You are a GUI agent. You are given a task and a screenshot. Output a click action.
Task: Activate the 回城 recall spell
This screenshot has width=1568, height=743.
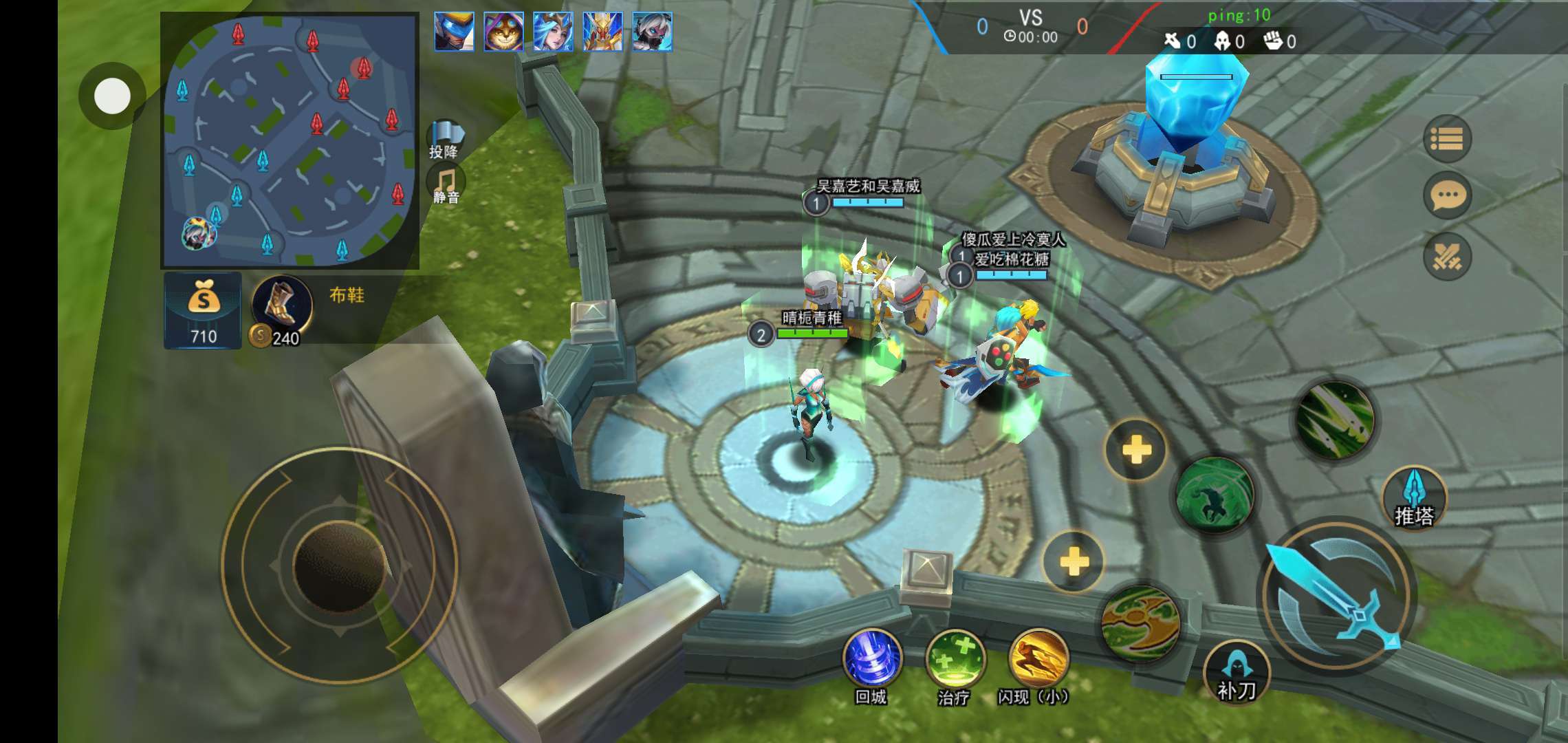click(x=872, y=658)
